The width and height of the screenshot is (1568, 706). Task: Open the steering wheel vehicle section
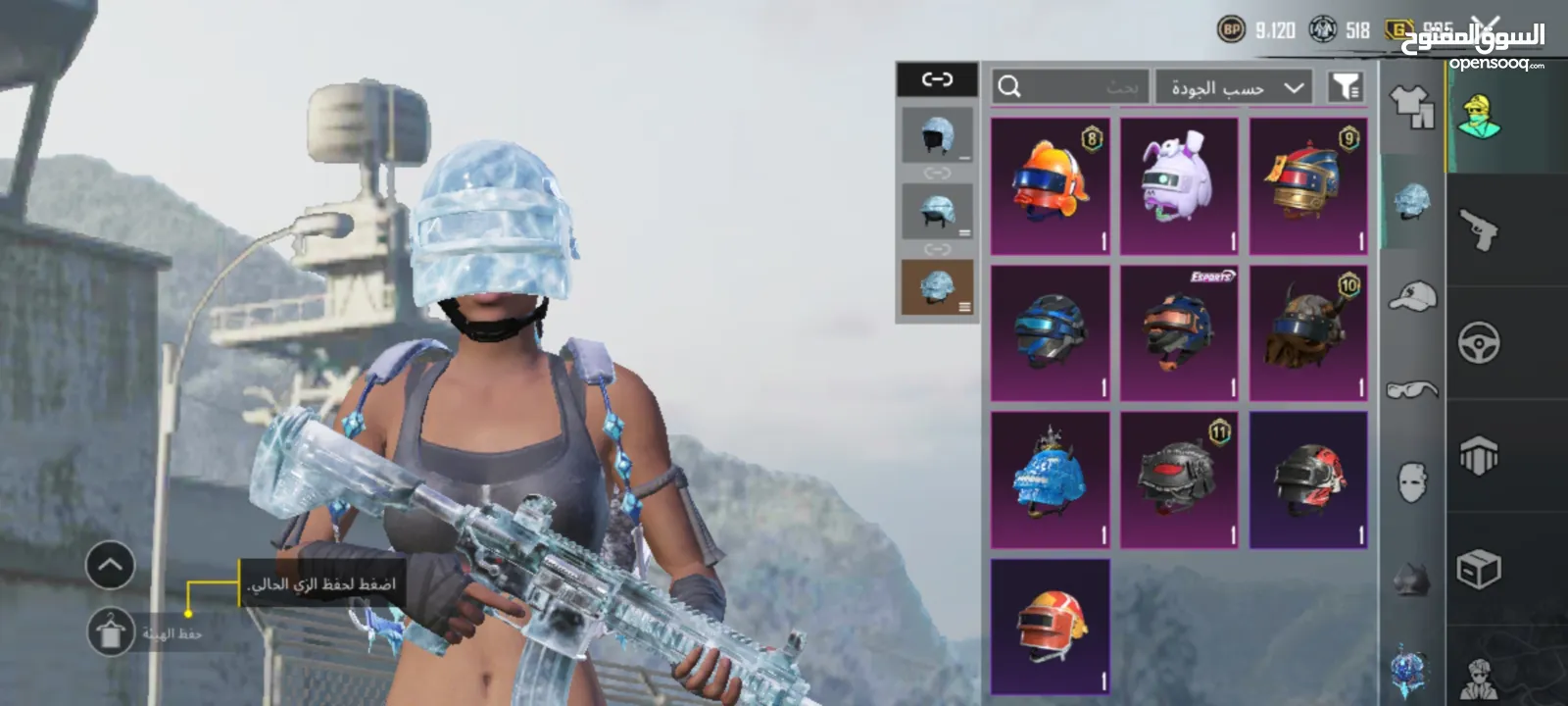point(1479,344)
